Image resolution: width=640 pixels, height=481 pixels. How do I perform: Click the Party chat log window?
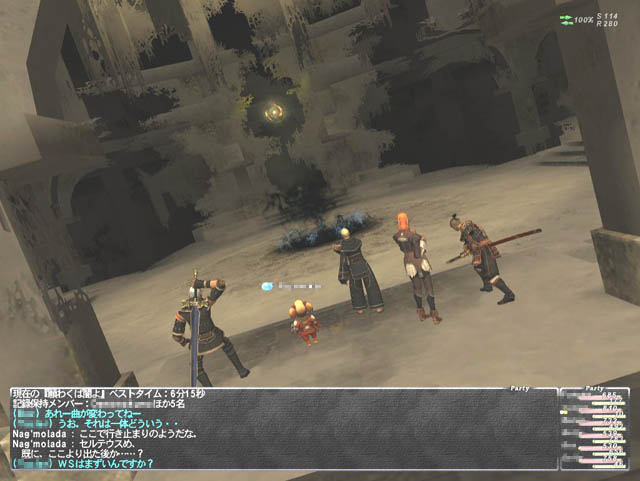click(282, 429)
